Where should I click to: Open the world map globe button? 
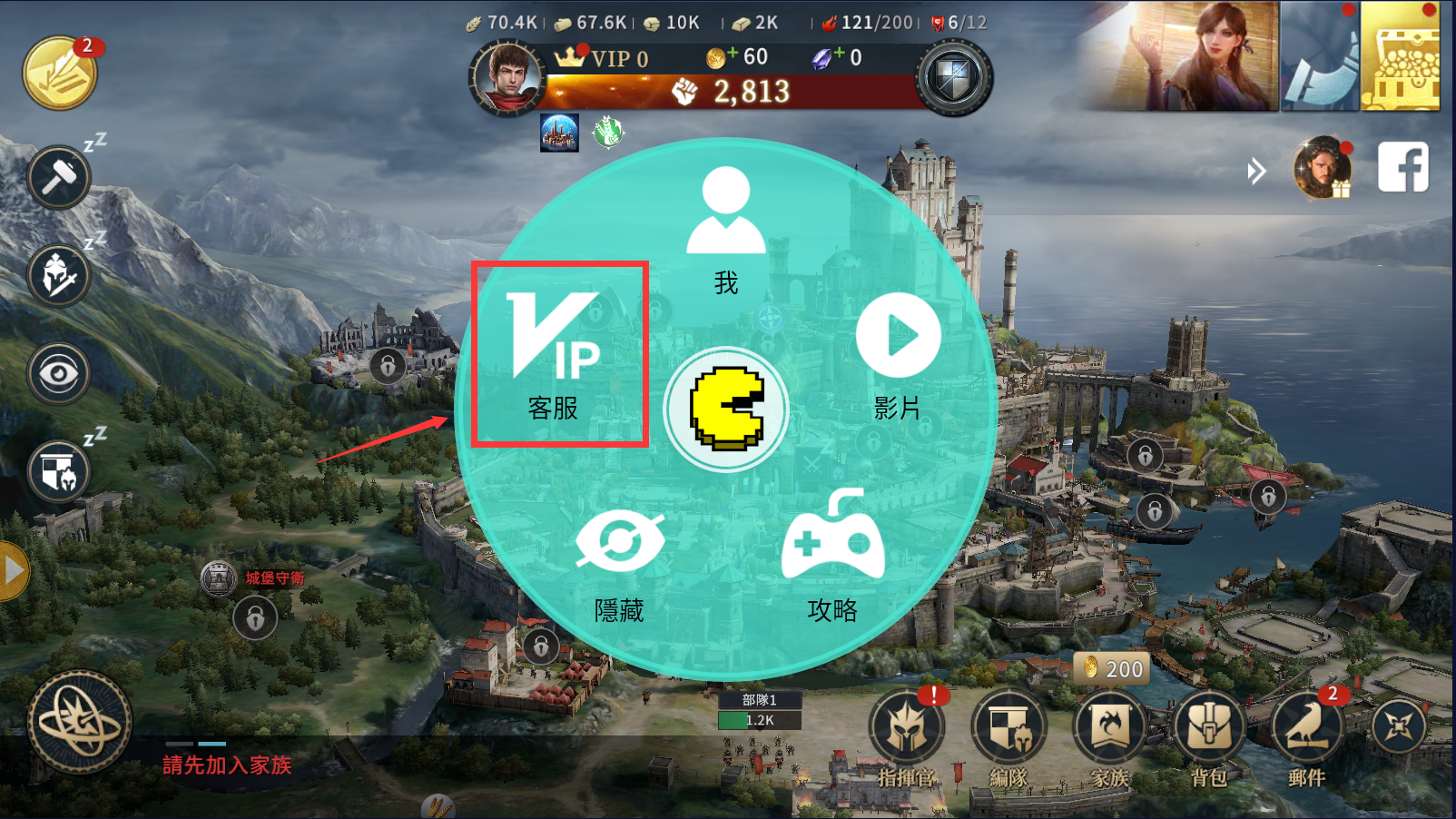80,723
